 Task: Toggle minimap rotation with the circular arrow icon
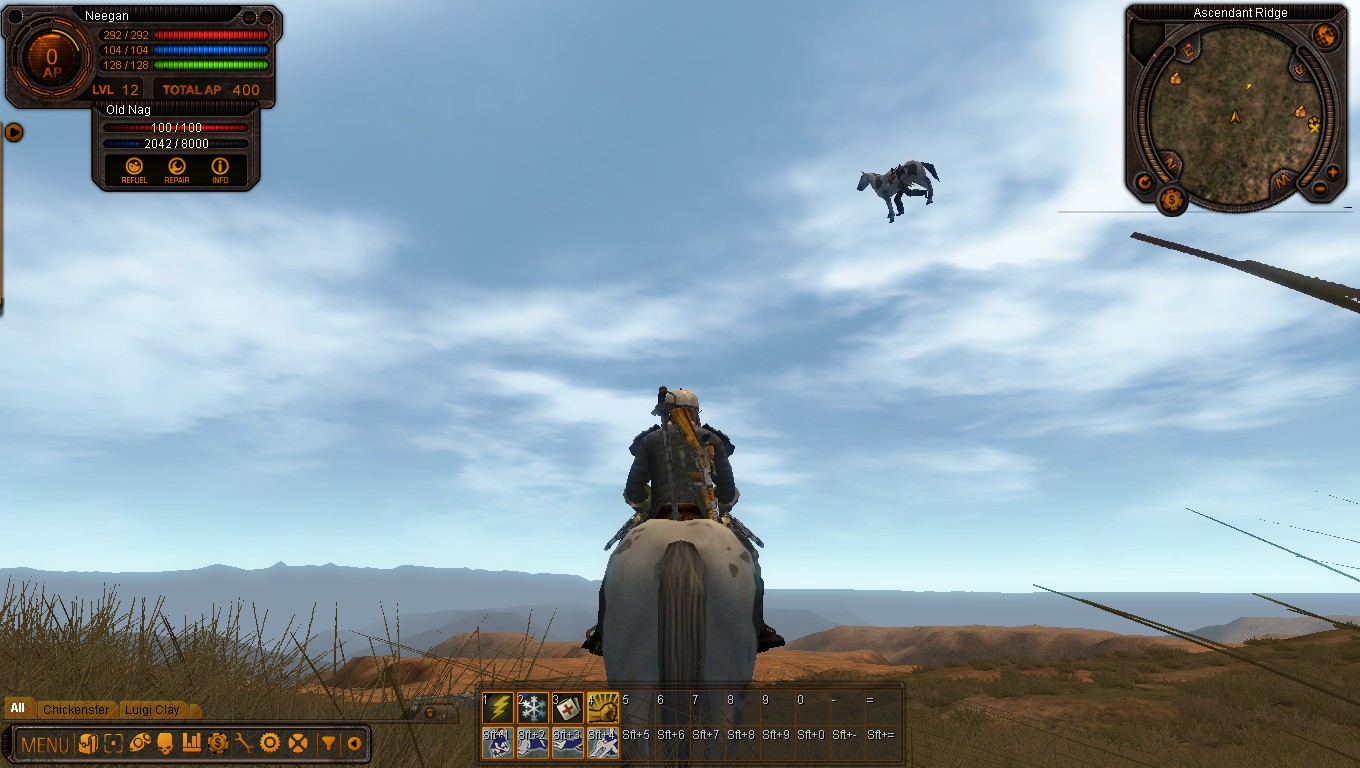pyautogui.click(x=1146, y=180)
